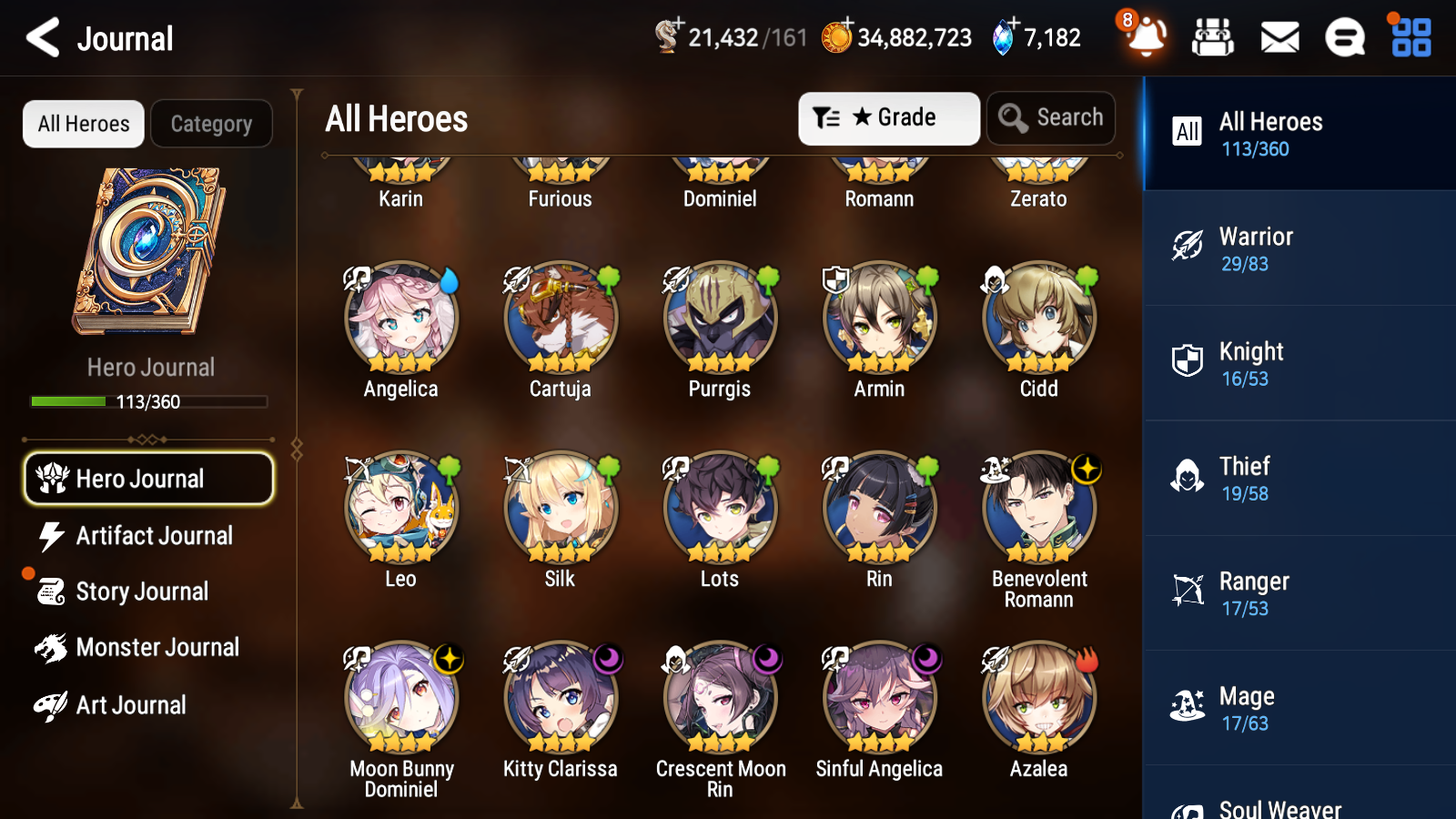The image size is (1456, 819).
Task: Open the Search function
Action: coord(1051,117)
